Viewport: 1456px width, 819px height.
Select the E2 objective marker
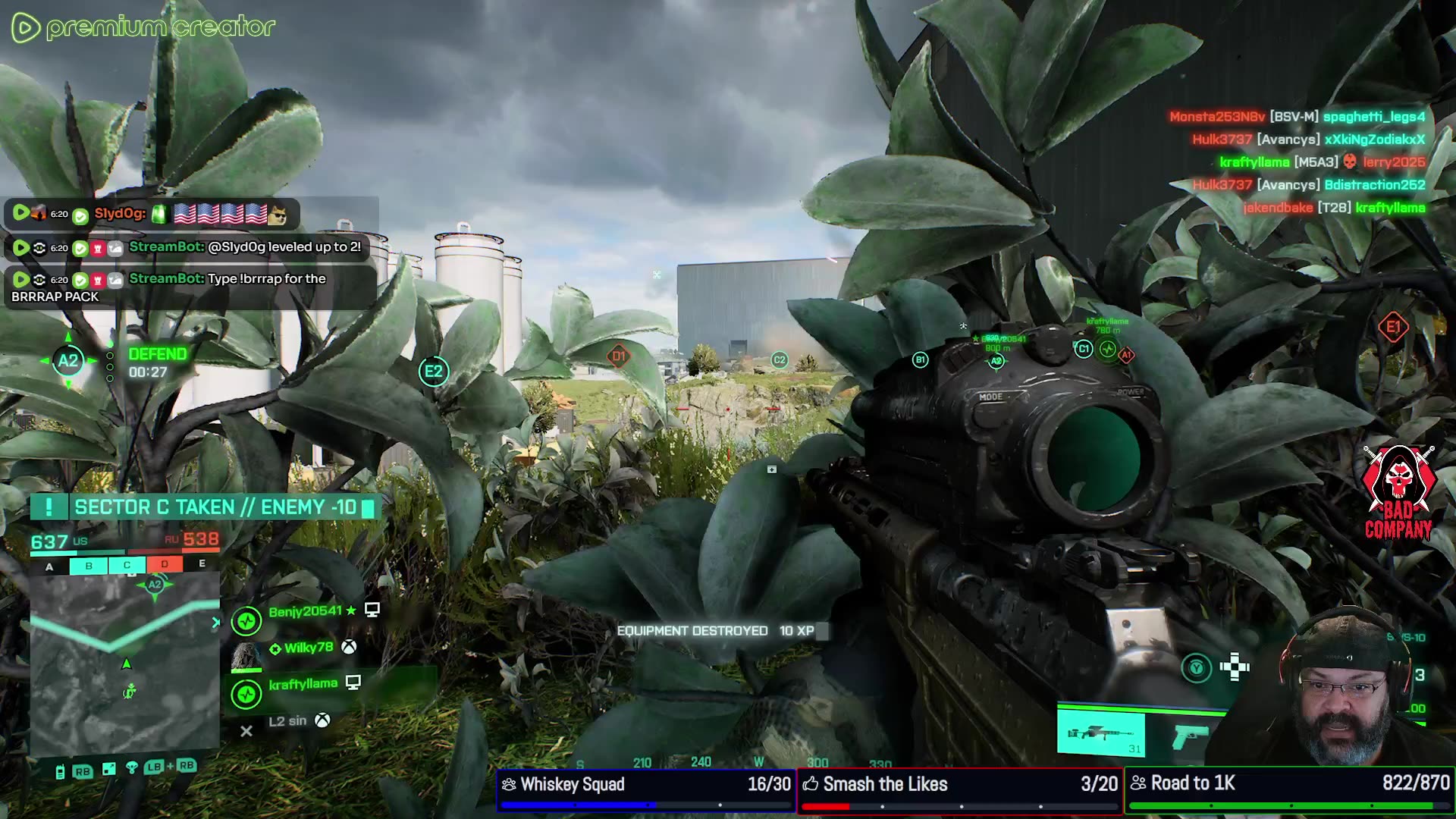[x=434, y=372]
